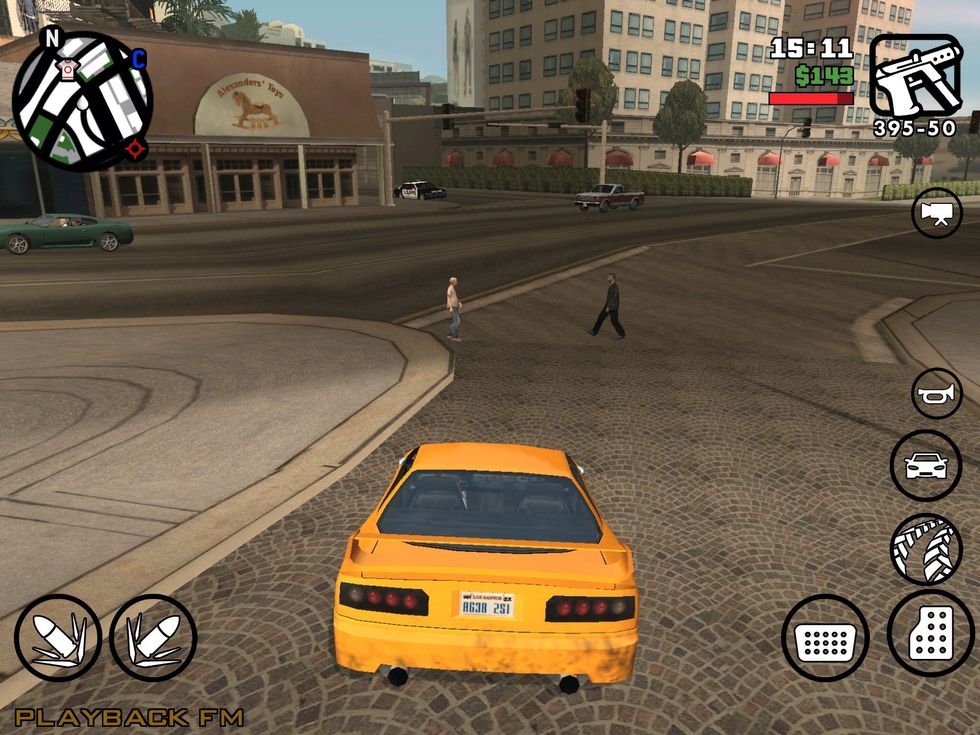Tap the submachine gun weapon icon
This screenshot has width=980, height=735.
(915, 76)
